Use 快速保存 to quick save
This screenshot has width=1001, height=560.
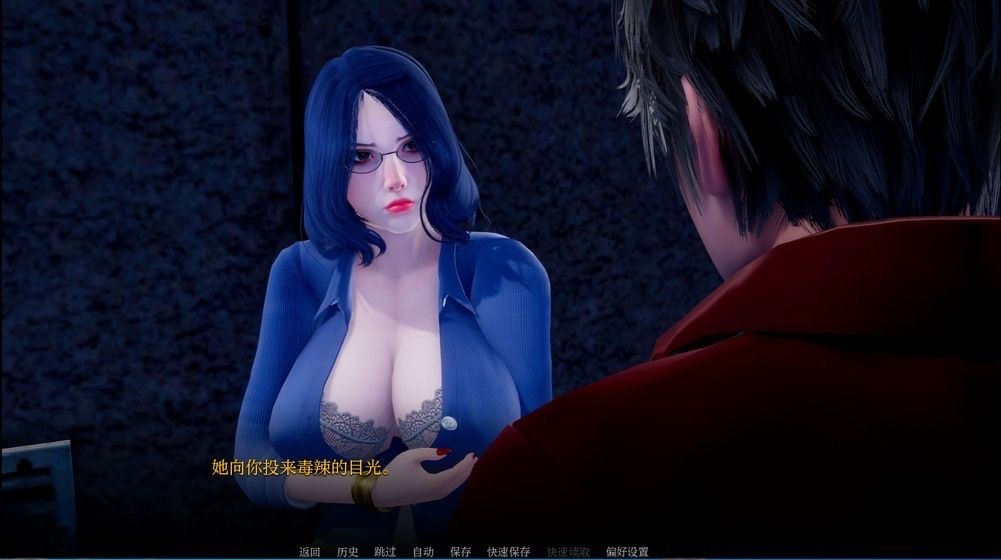(509, 551)
